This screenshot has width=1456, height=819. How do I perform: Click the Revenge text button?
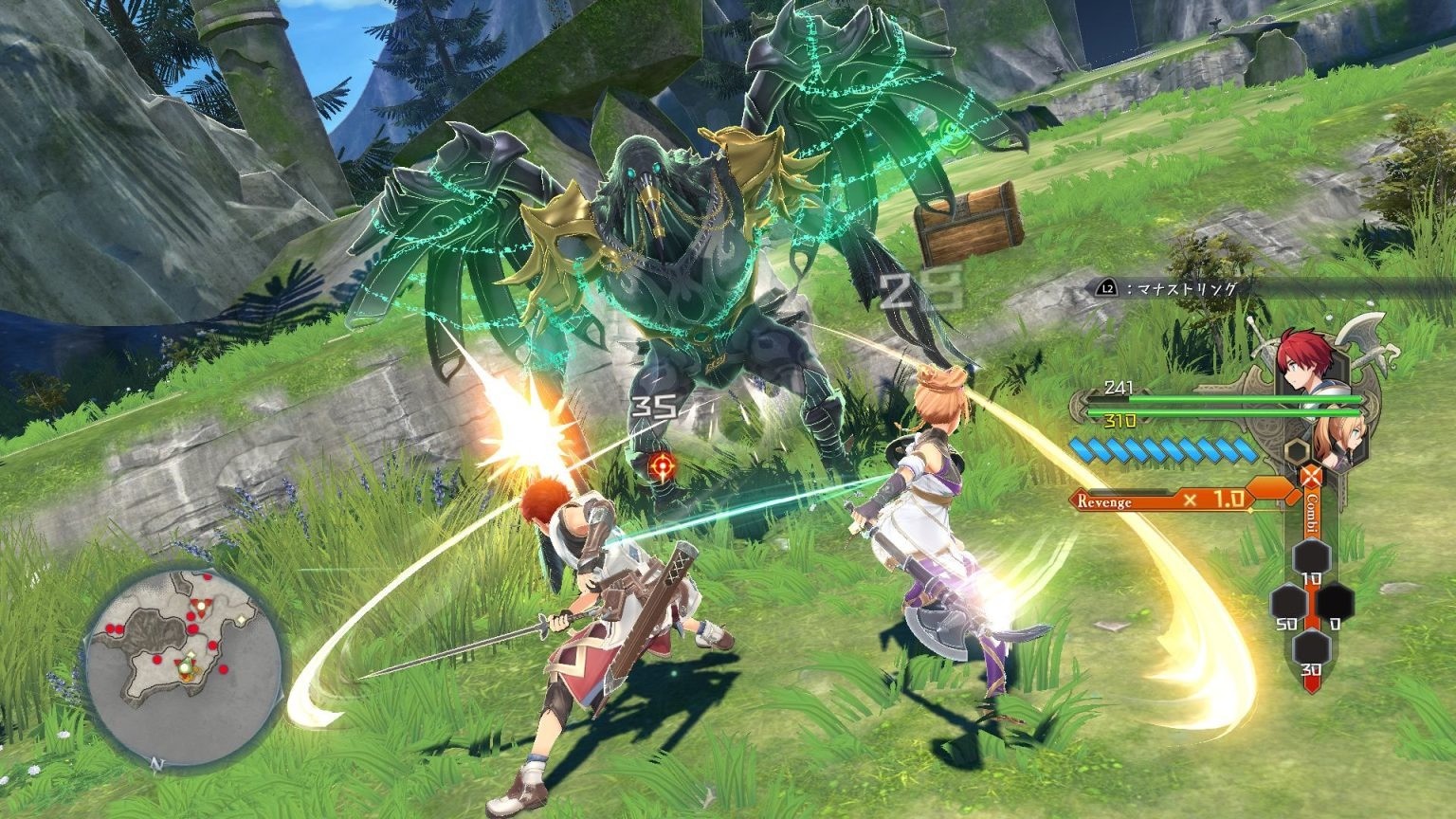click(1103, 500)
